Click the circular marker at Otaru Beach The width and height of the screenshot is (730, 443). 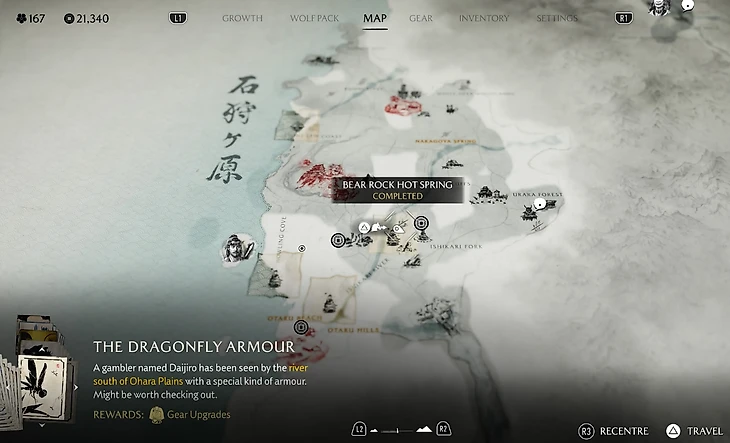pos(301,327)
